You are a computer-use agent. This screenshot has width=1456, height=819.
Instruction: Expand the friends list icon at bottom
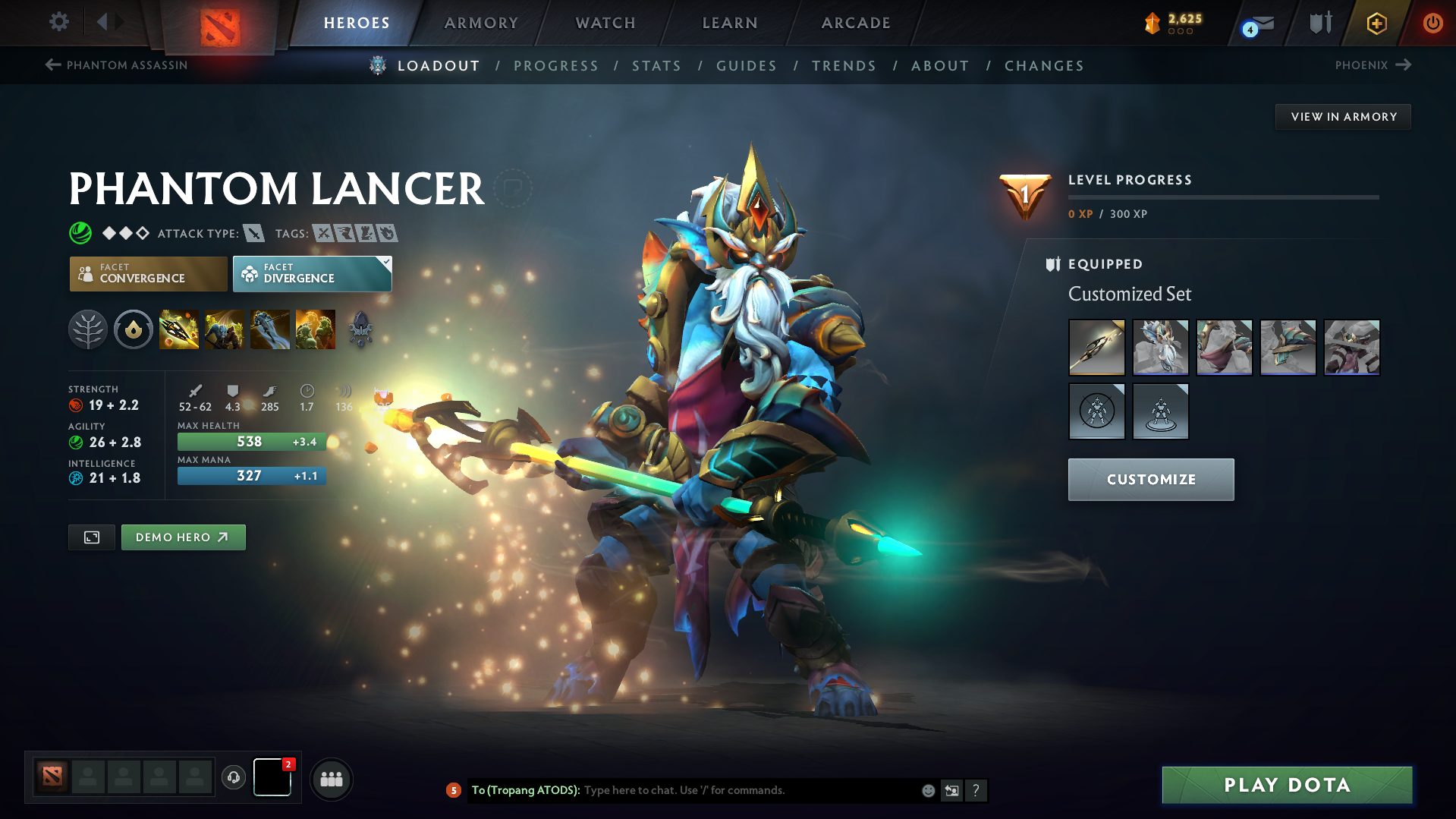tap(331, 779)
